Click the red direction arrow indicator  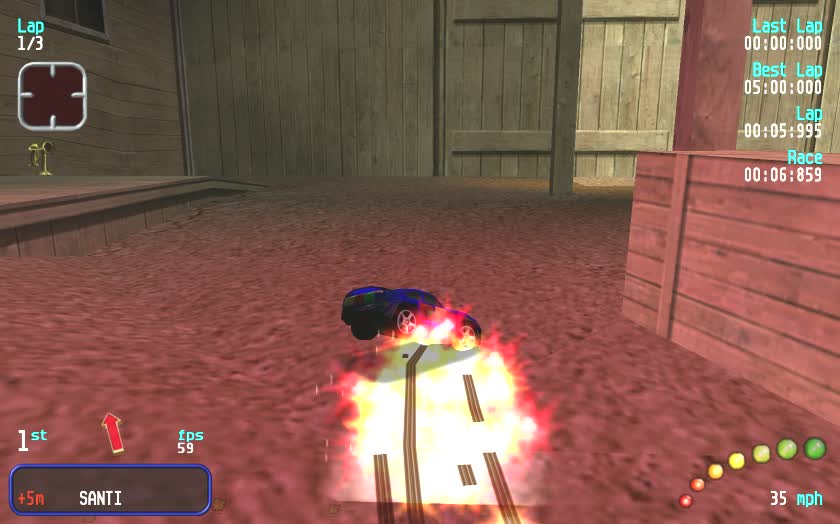coord(113,432)
